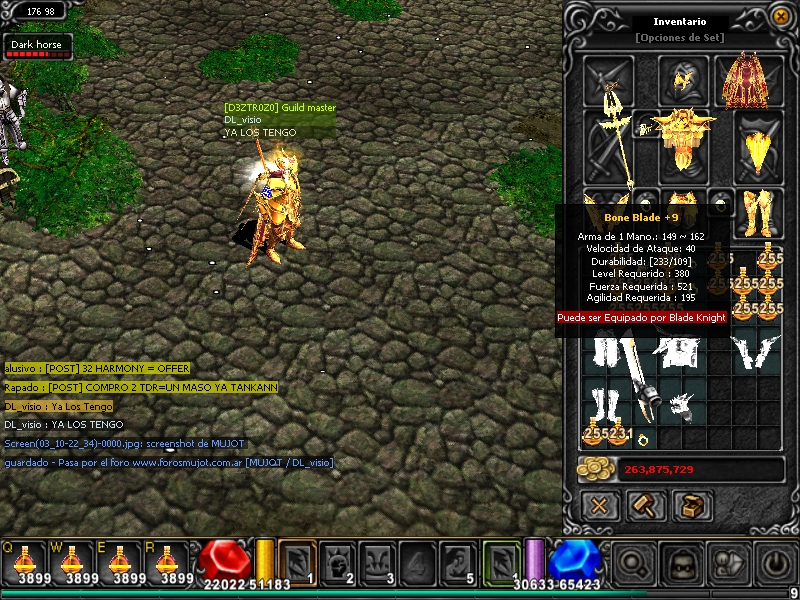
Task: Select the equipped golden chest armor
Action: point(683,139)
